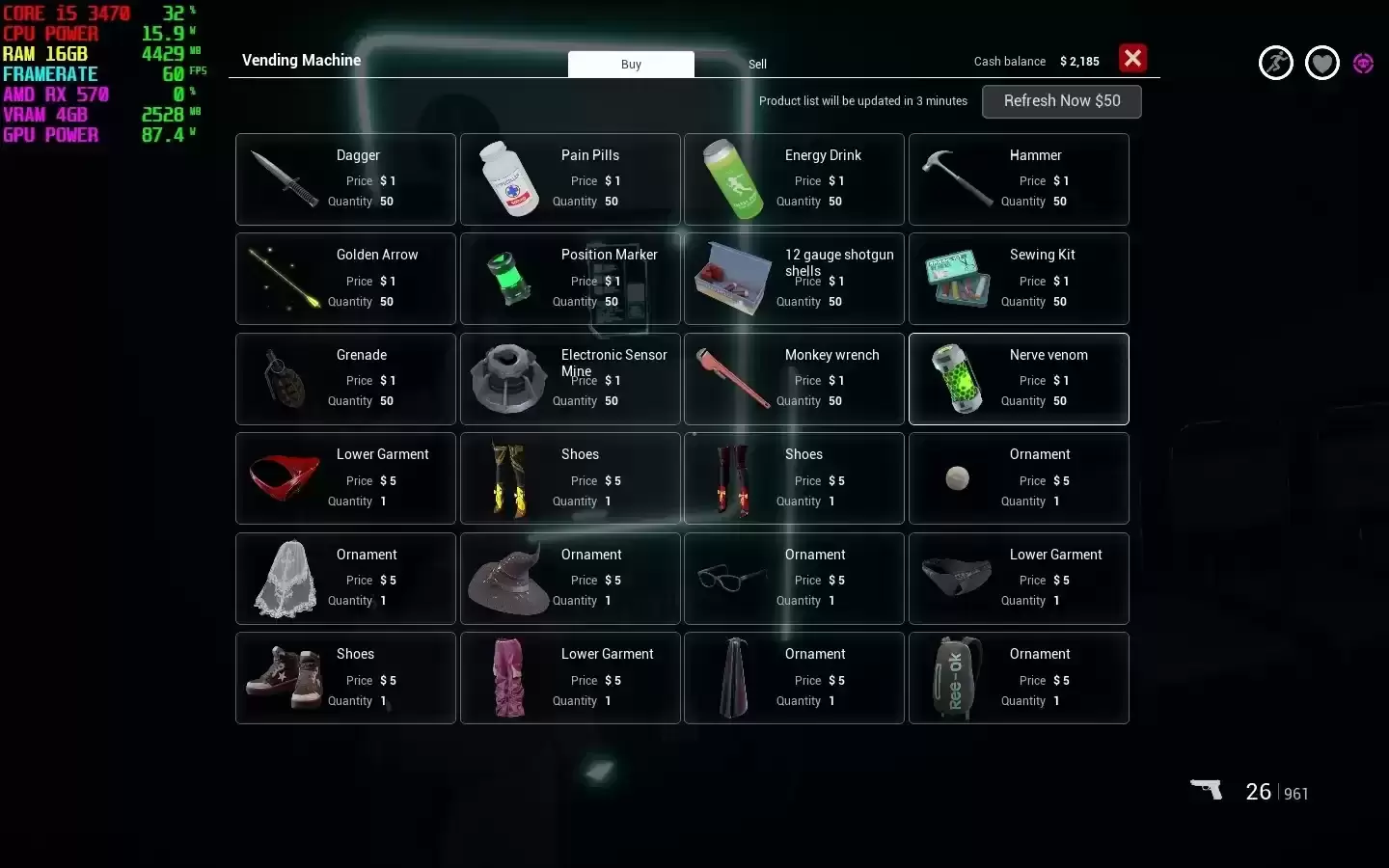Select the Buy tab

pos(631,65)
